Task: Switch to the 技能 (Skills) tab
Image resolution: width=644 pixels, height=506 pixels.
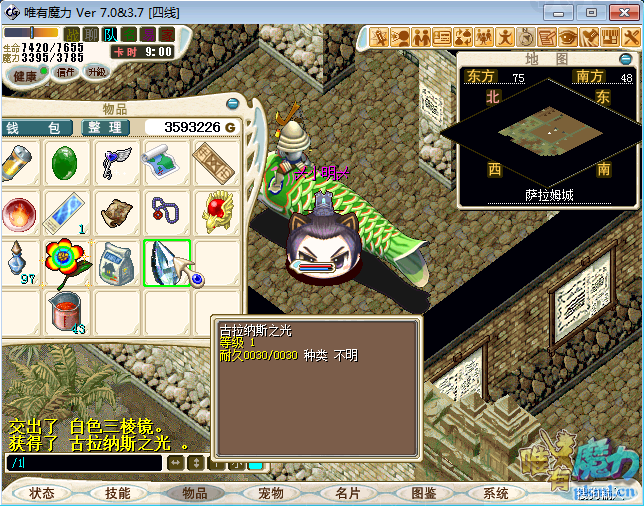Action: 117,493
